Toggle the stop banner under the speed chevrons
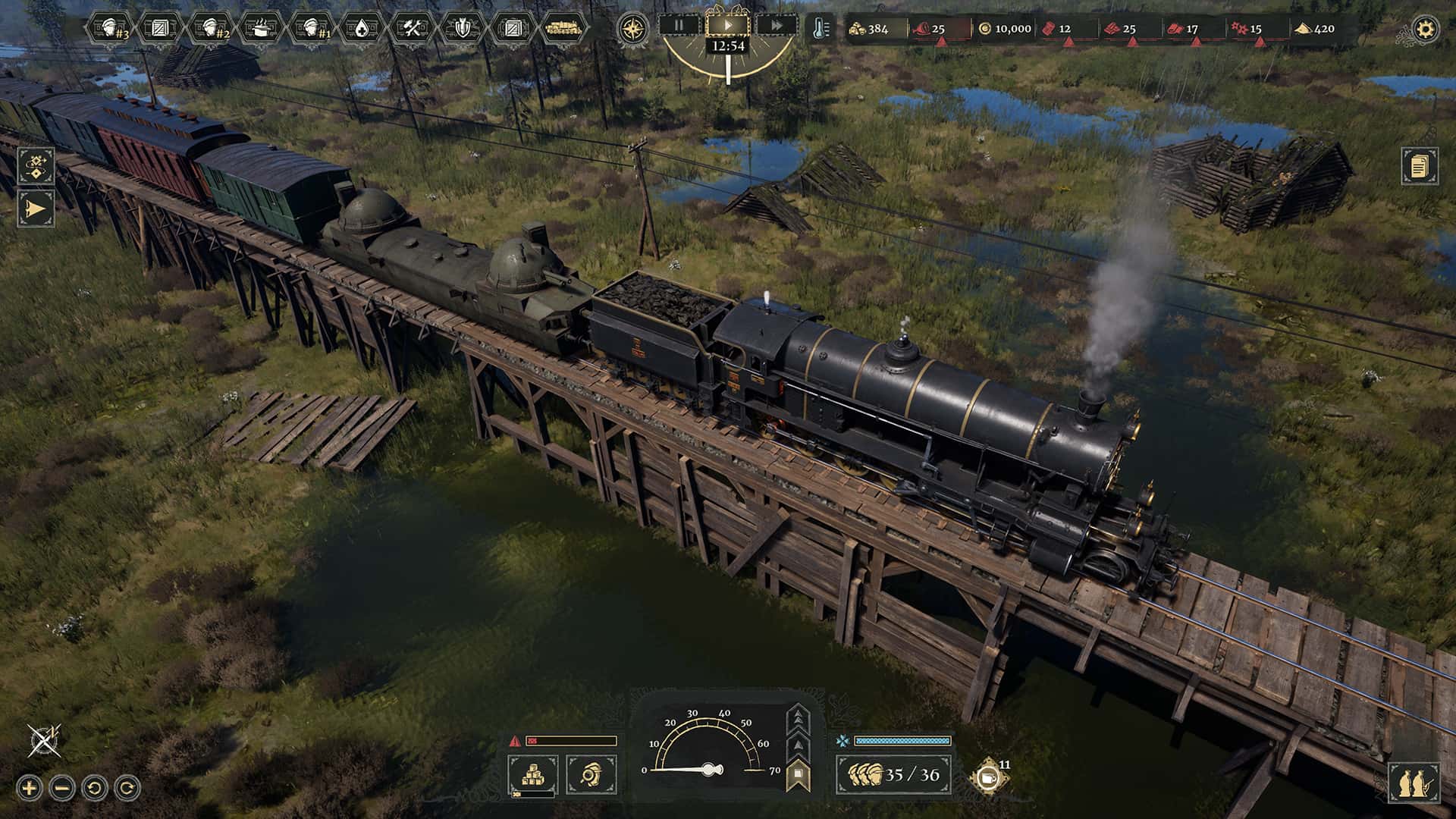1456x819 pixels. (x=799, y=774)
